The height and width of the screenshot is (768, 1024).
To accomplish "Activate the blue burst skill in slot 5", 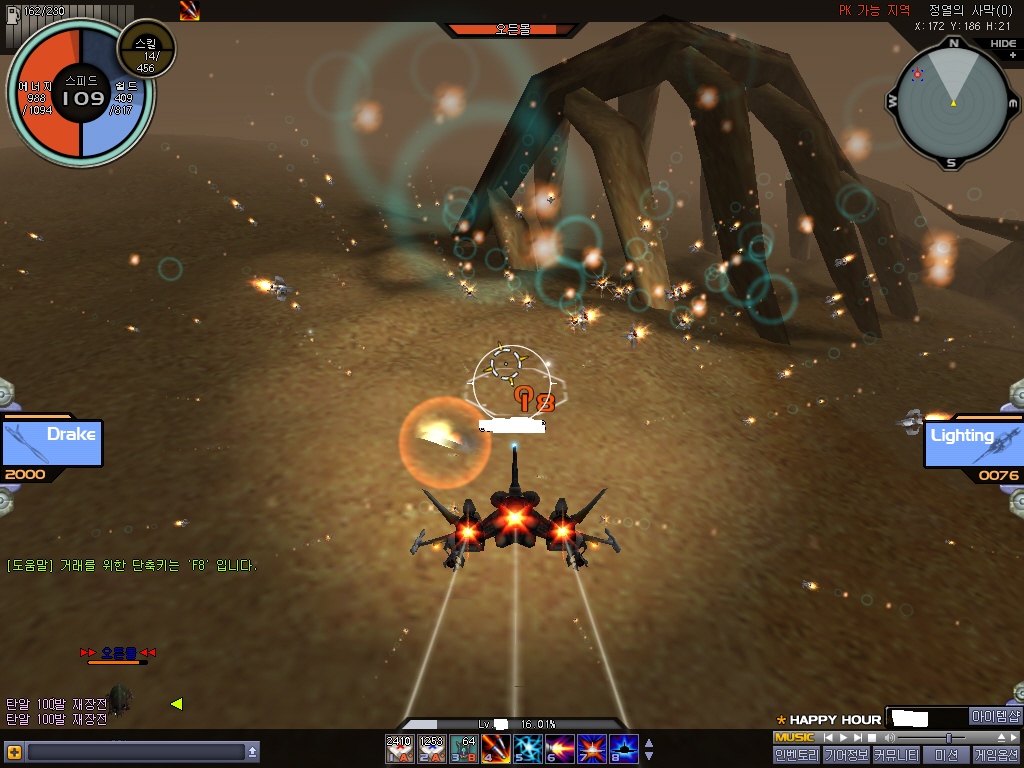I will tap(527, 749).
